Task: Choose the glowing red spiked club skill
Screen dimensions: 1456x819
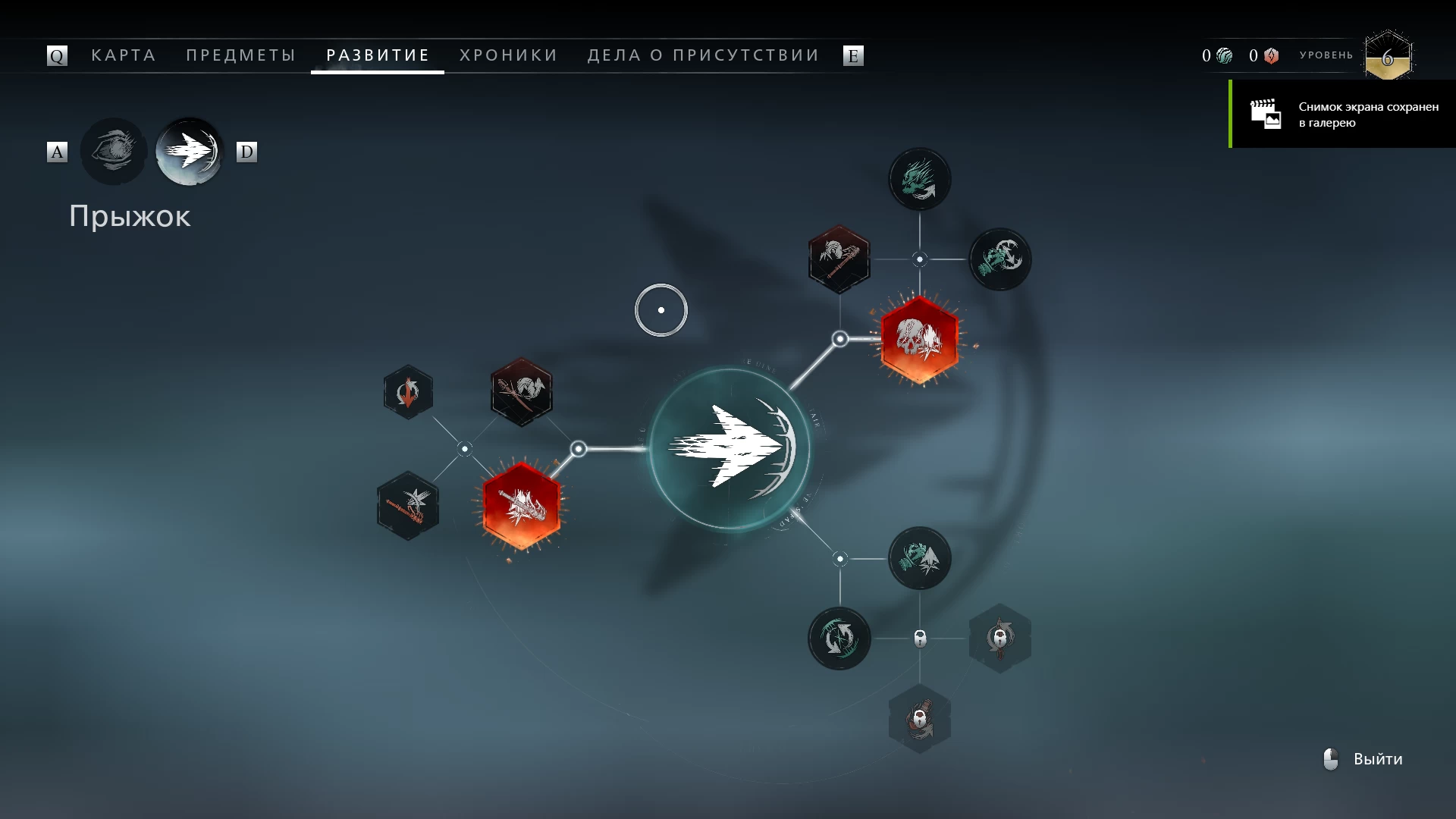Action: click(x=521, y=505)
